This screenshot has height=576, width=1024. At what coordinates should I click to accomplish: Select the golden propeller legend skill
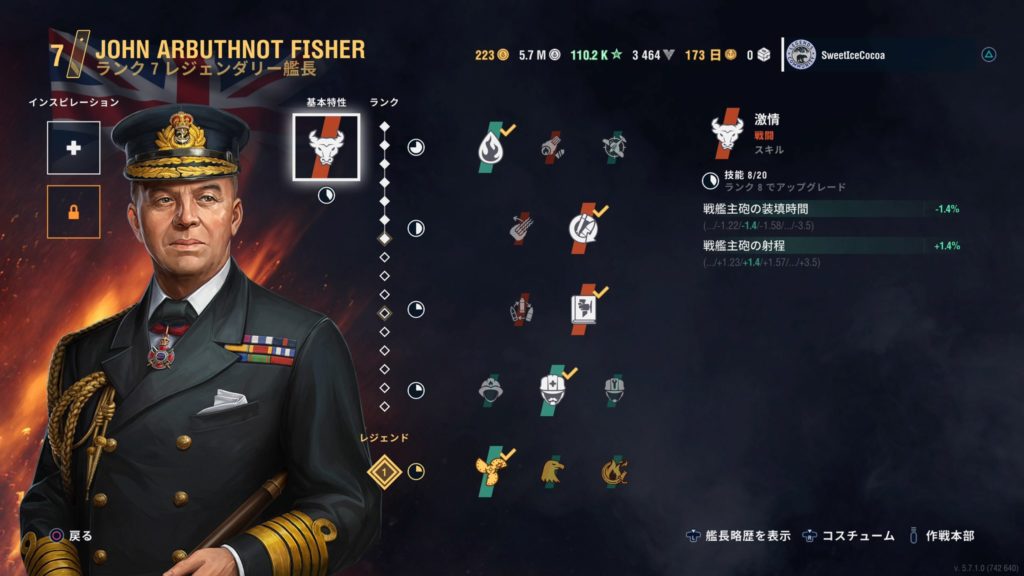490,470
